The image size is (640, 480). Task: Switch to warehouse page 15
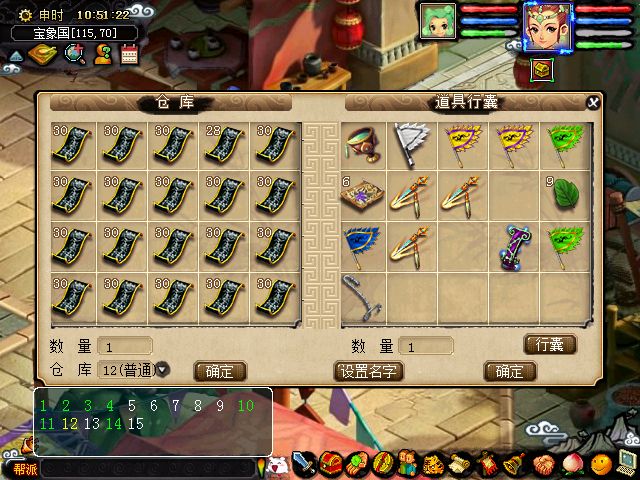pos(137,423)
